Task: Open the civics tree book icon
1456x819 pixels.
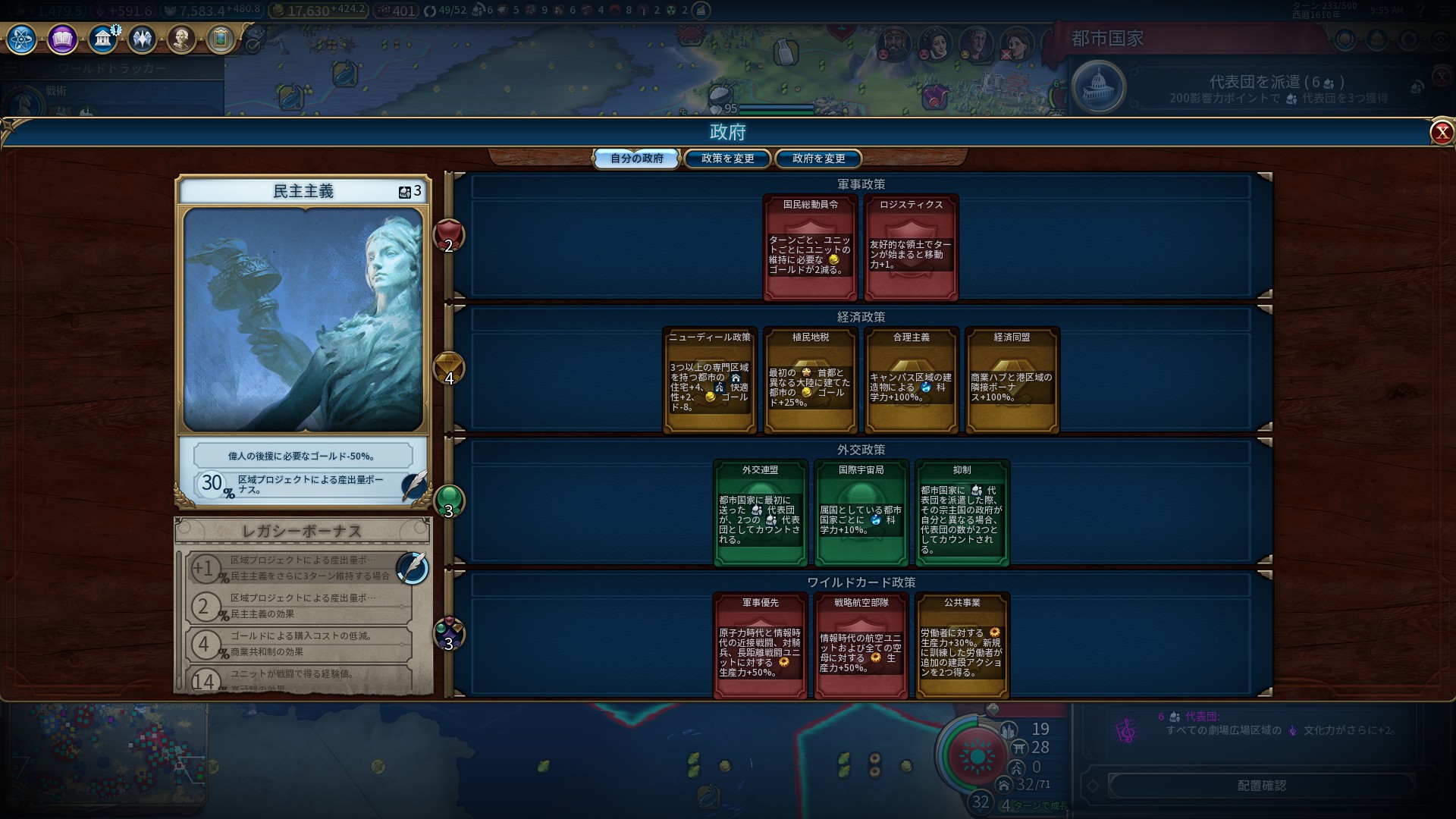Action: [62, 39]
